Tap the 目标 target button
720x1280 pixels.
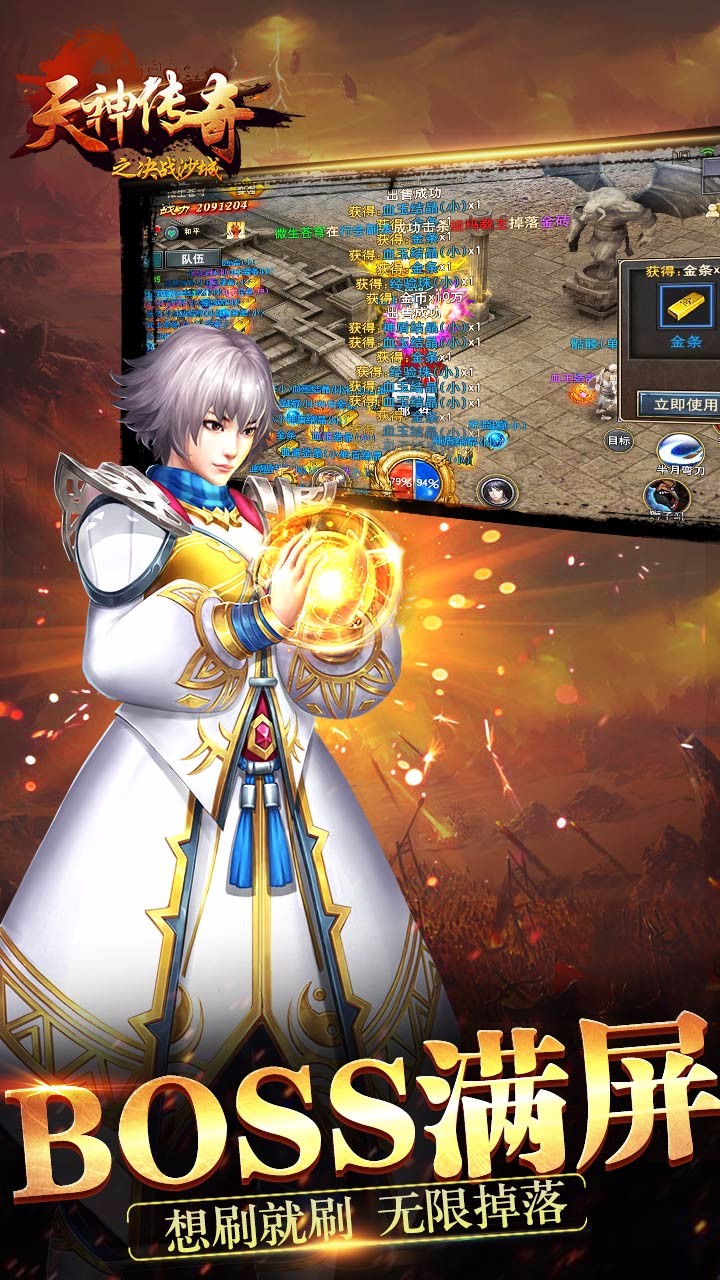(619, 440)
